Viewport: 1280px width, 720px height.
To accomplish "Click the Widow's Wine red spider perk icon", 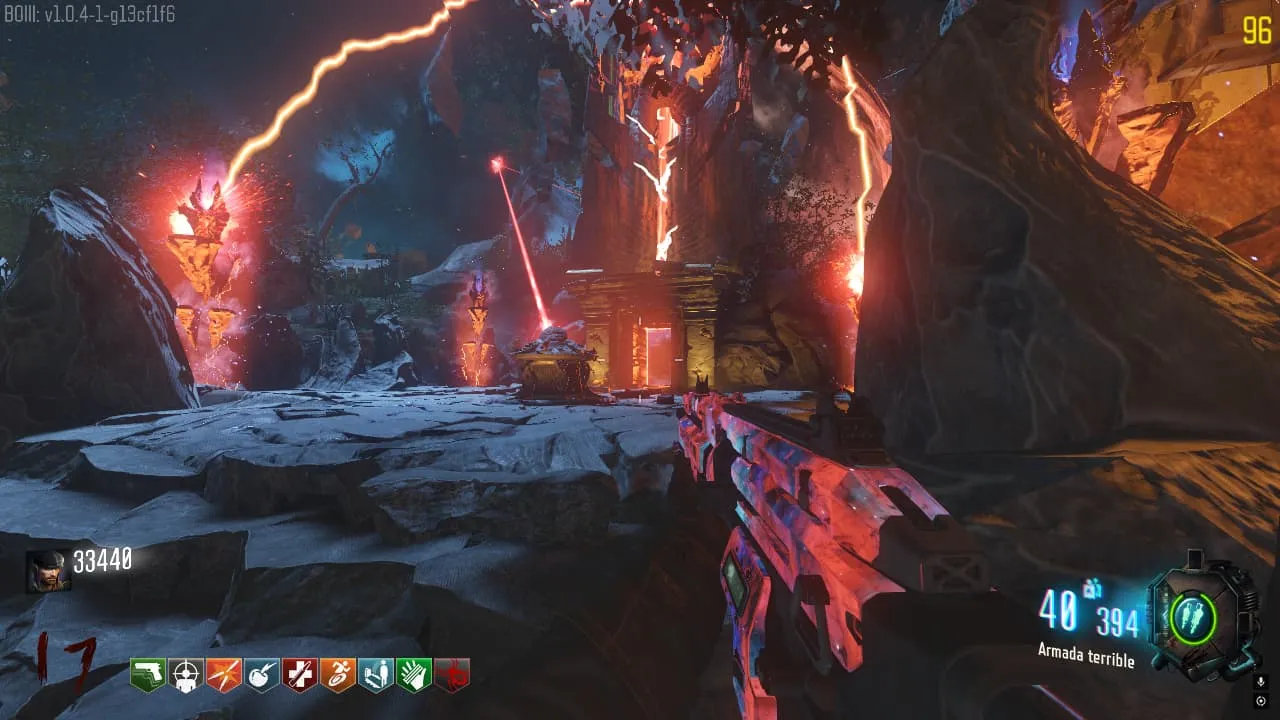I will point(451,675).
